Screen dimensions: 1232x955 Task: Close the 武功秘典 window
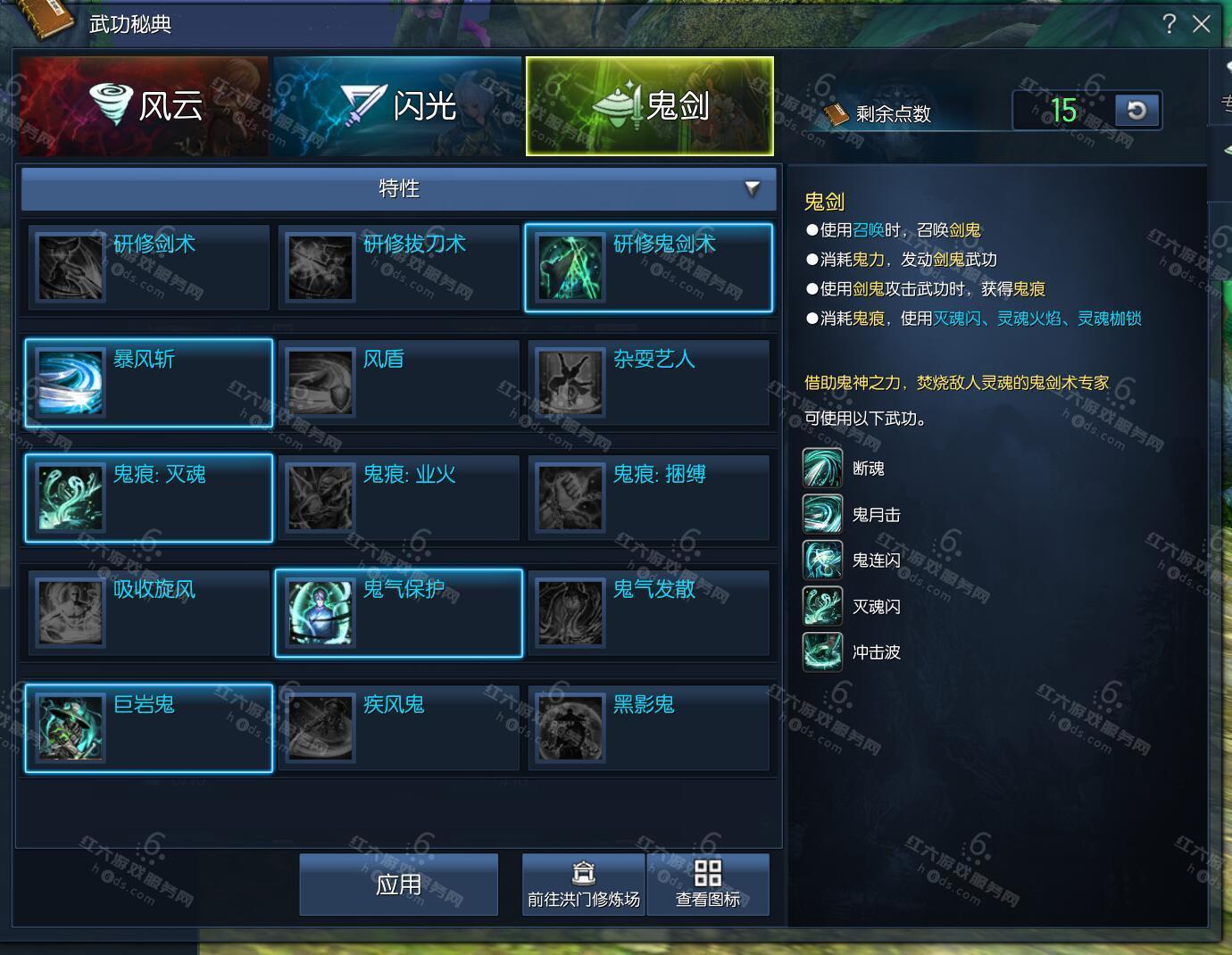click(x=1202, y=24)
